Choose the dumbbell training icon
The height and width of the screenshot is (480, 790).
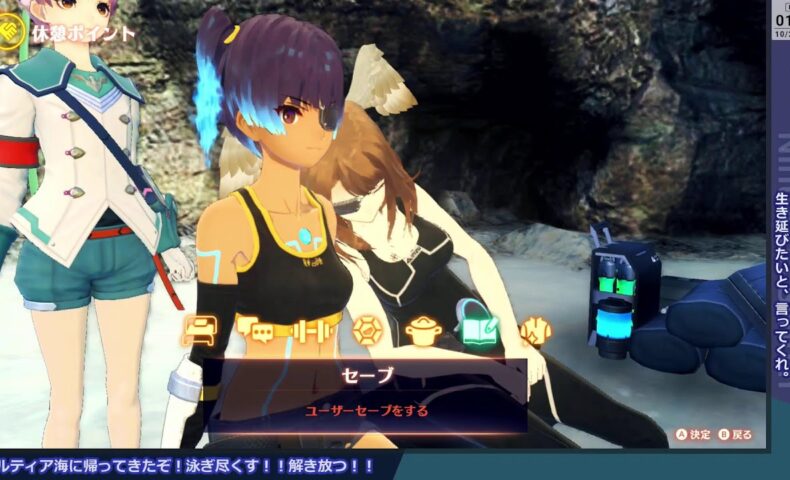[310, 330]
